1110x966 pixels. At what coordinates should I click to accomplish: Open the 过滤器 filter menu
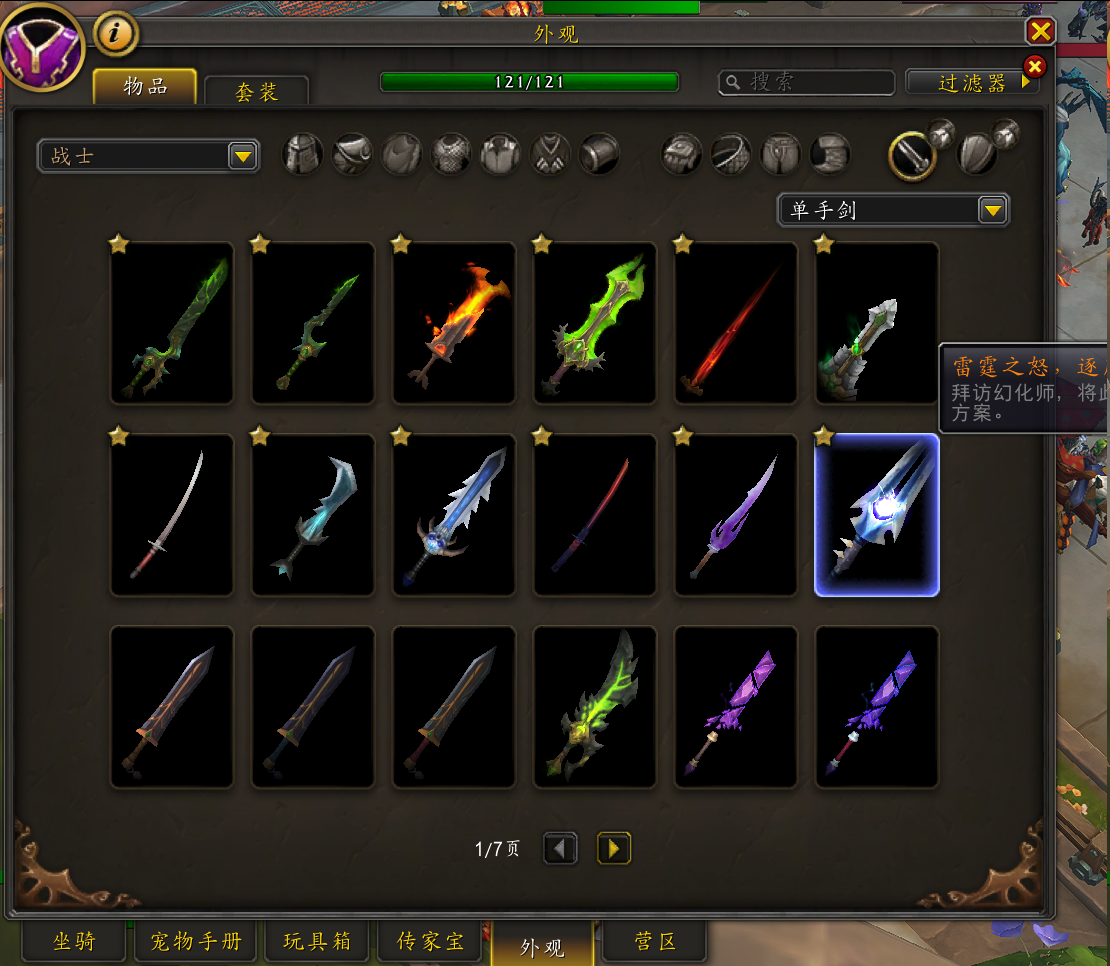tap(972, 83)
